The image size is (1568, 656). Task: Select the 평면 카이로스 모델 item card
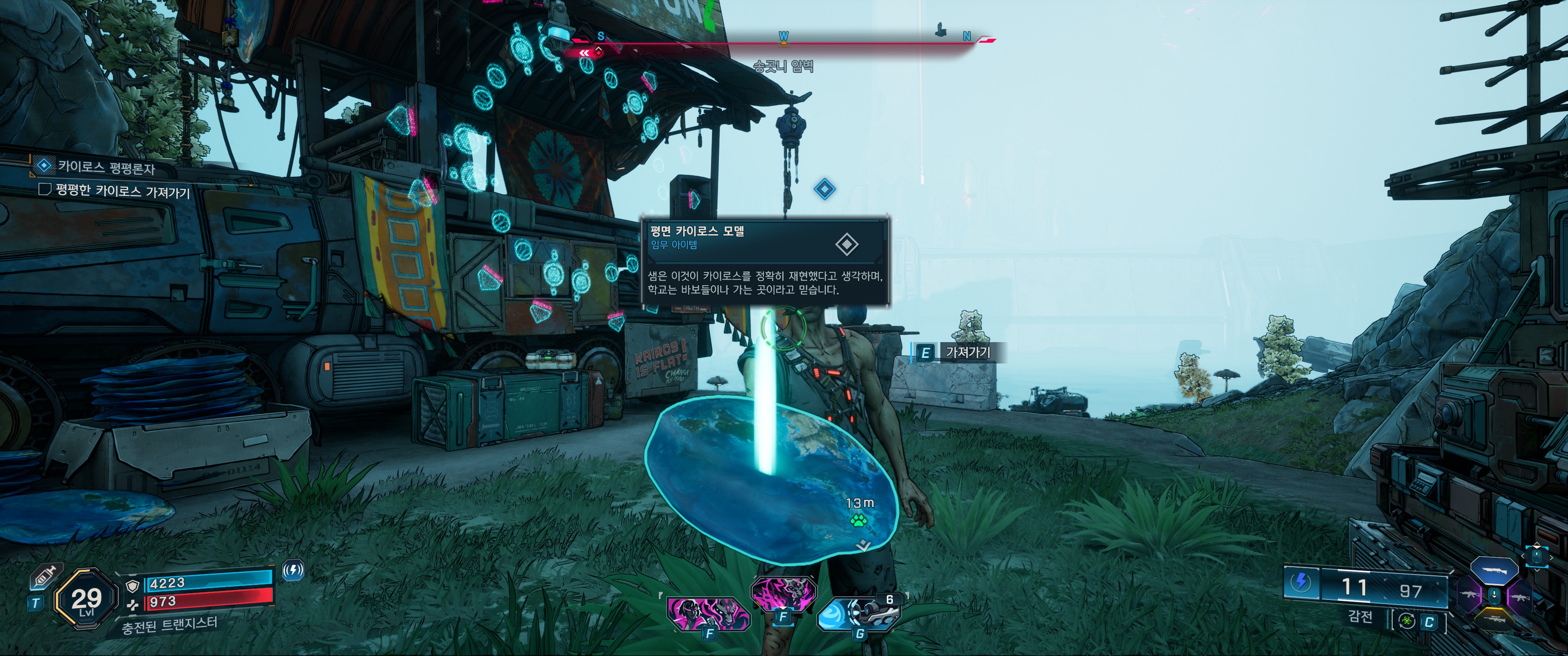coord(765,260)
